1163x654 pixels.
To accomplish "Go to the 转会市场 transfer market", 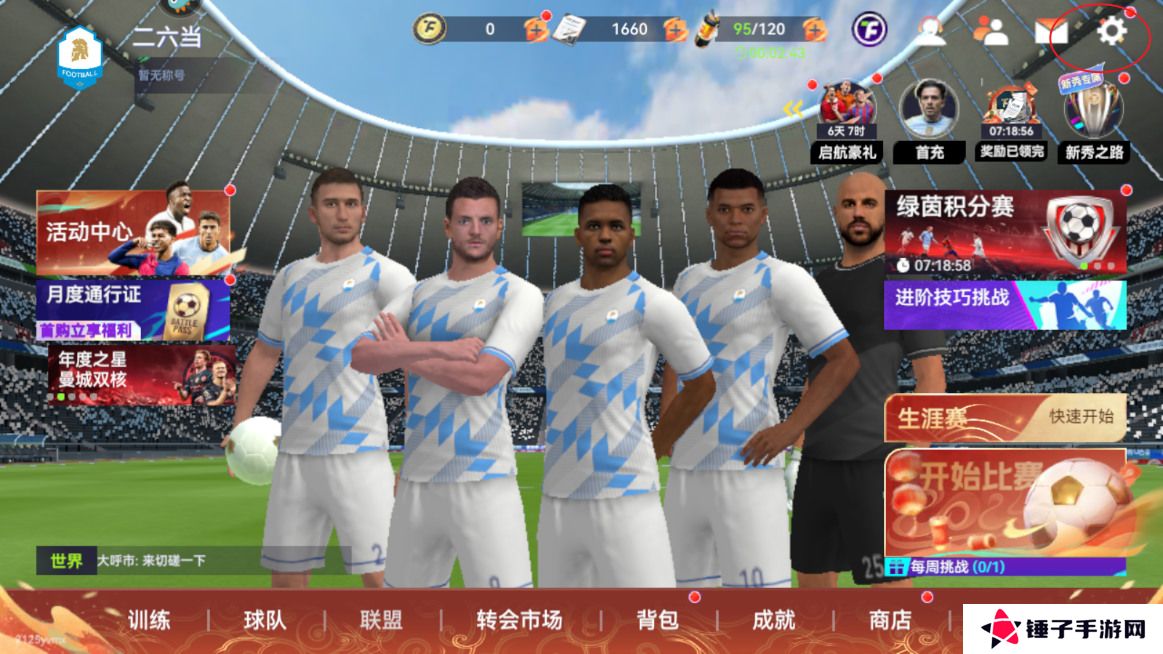I will [x=519, y=620].
